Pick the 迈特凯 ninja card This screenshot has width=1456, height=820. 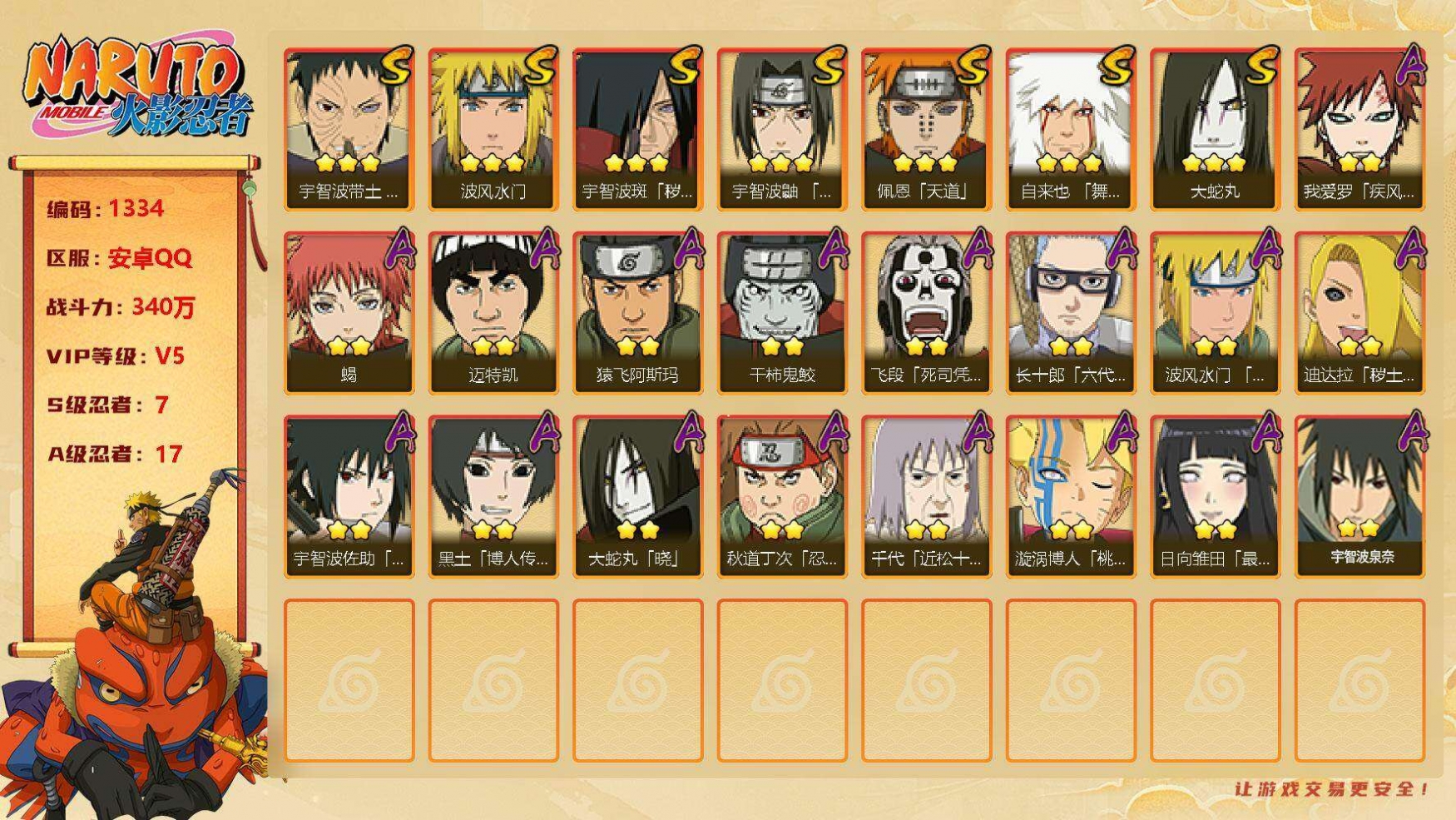point(493,312)
